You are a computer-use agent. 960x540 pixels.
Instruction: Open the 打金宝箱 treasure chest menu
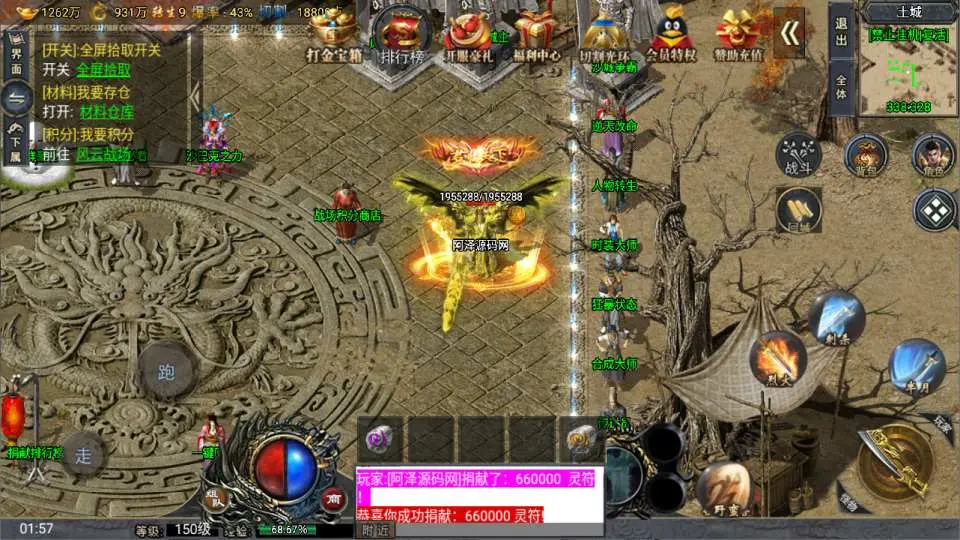(x=338, y=36)
